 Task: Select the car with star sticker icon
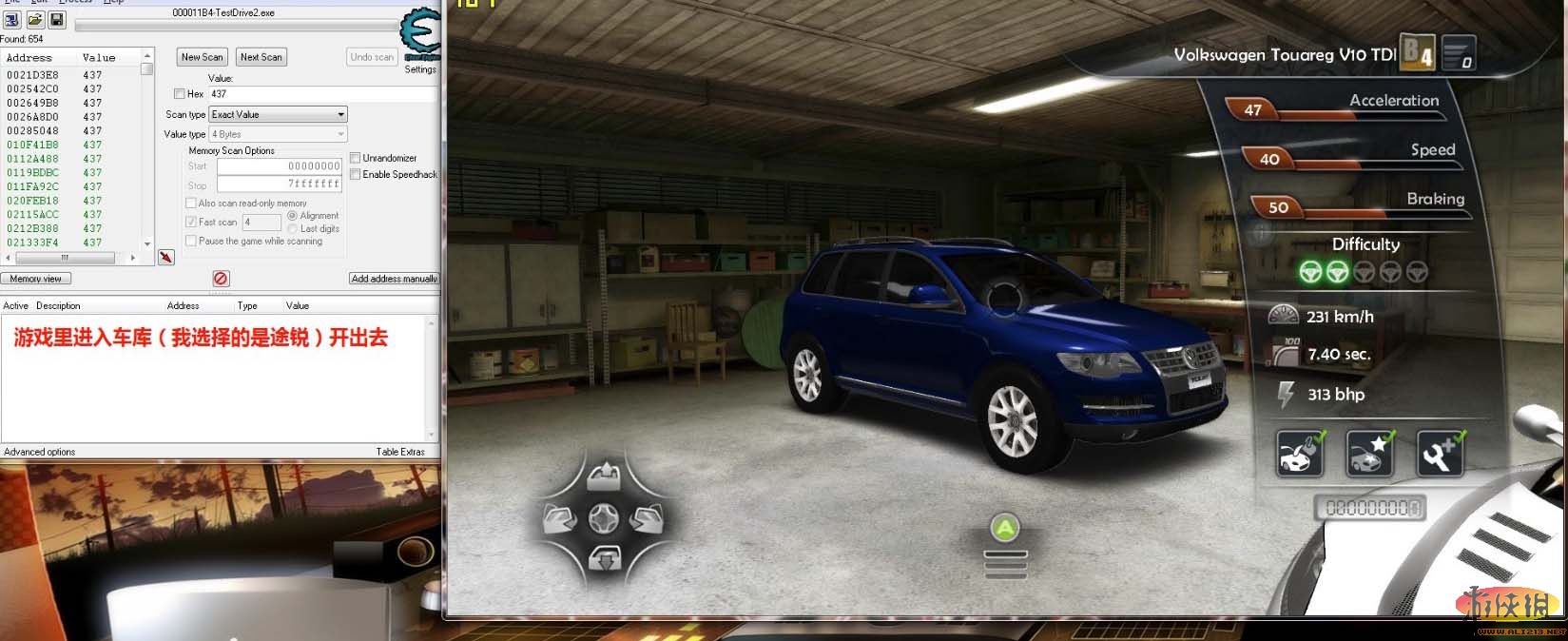click(x=1370, y=454)
